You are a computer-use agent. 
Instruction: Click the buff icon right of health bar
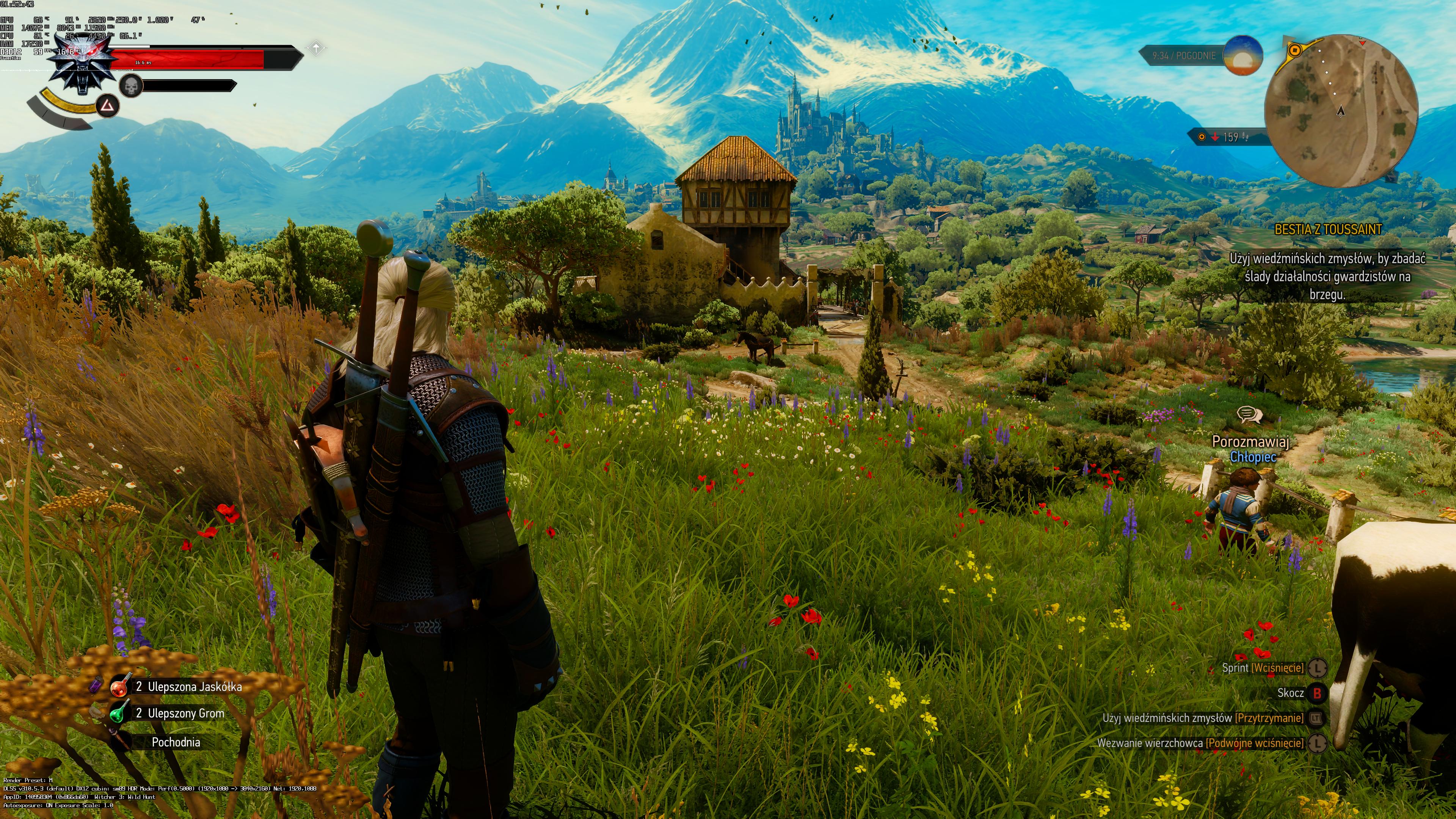(x=316, y=47)
